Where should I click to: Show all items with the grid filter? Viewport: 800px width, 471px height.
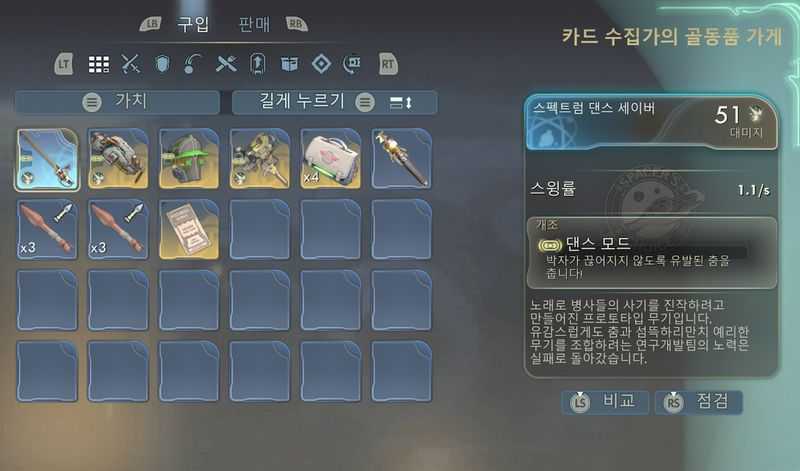(x=98, y=64)
